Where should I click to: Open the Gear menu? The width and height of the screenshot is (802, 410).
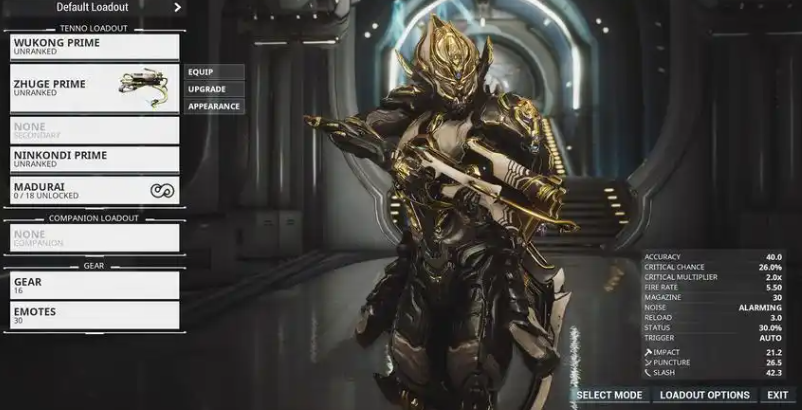[94, 286]
